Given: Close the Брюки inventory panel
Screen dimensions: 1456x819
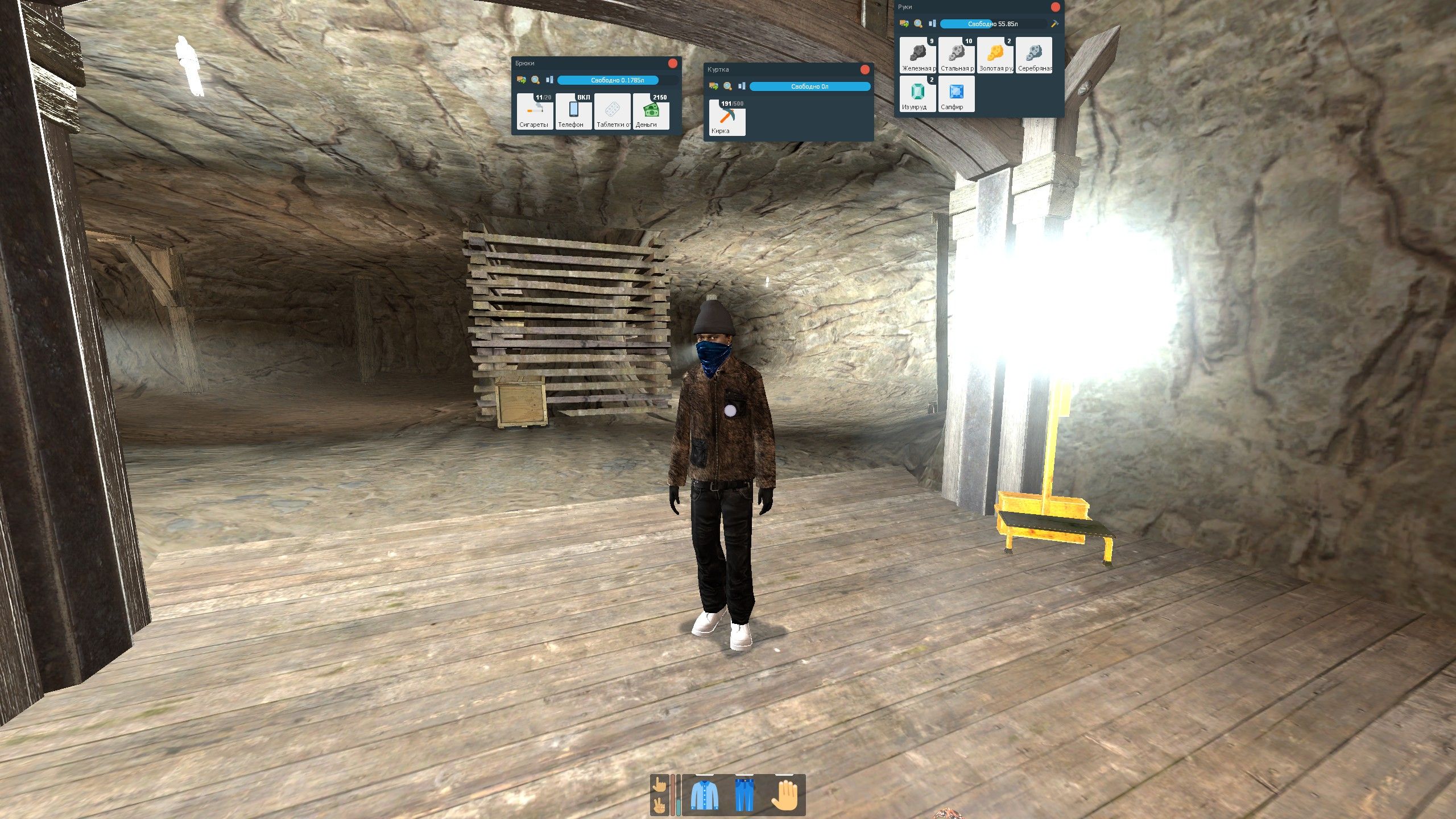Looking at the screenshot, I should pyautogui.click(x=672, y=64).
